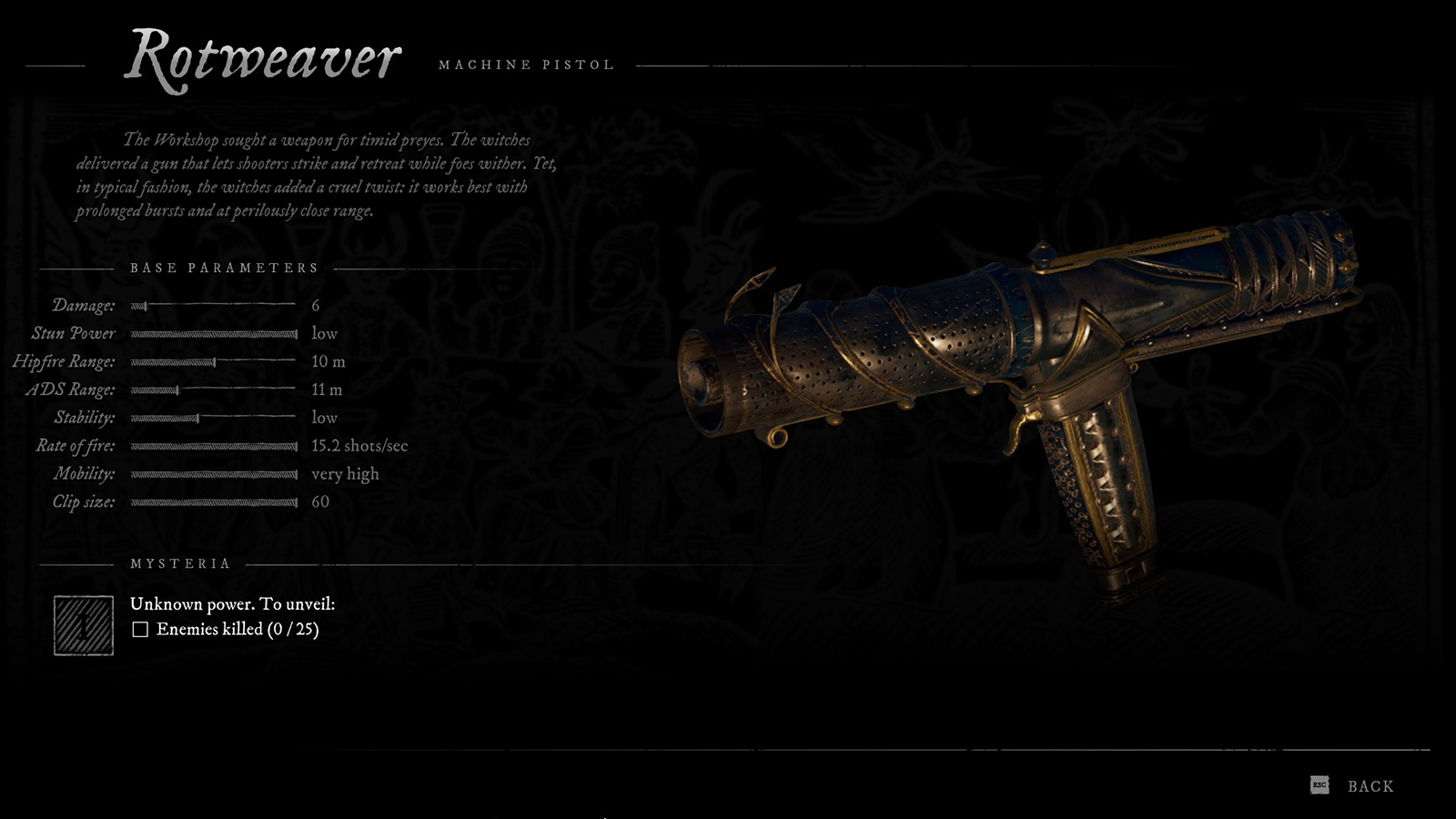
Task: Expand the Base Parameters section
Action: pyautogui.click(x=224, y=268)
